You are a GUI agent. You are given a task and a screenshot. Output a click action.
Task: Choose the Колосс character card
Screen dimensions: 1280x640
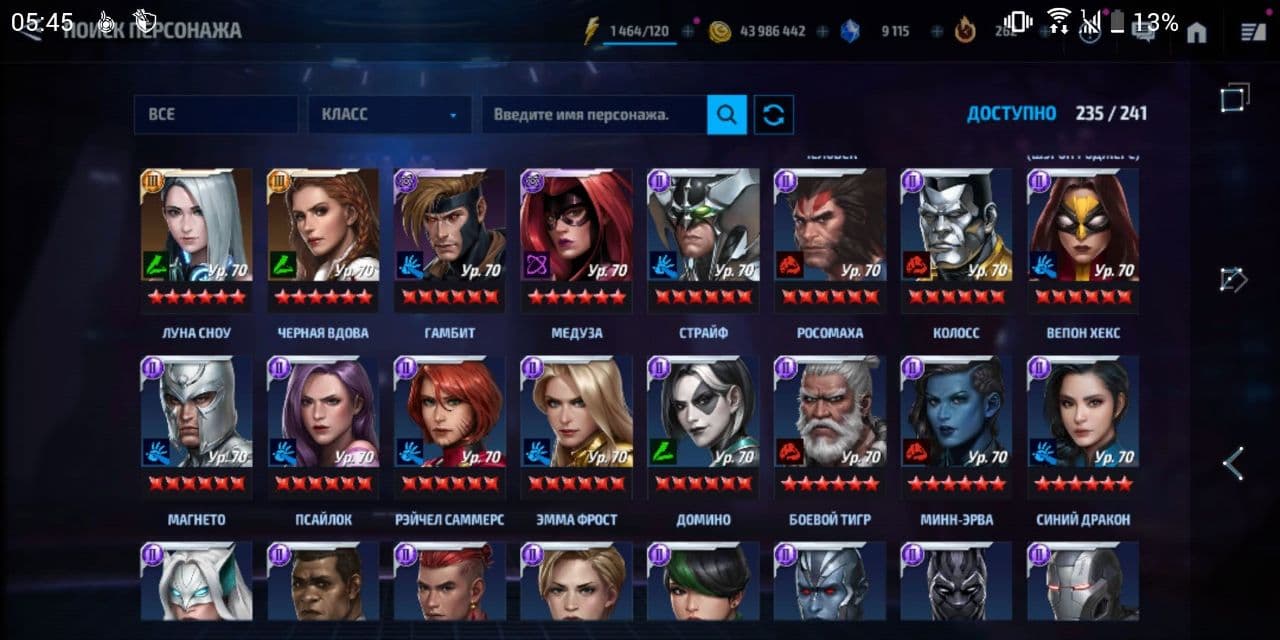[955, 238]
